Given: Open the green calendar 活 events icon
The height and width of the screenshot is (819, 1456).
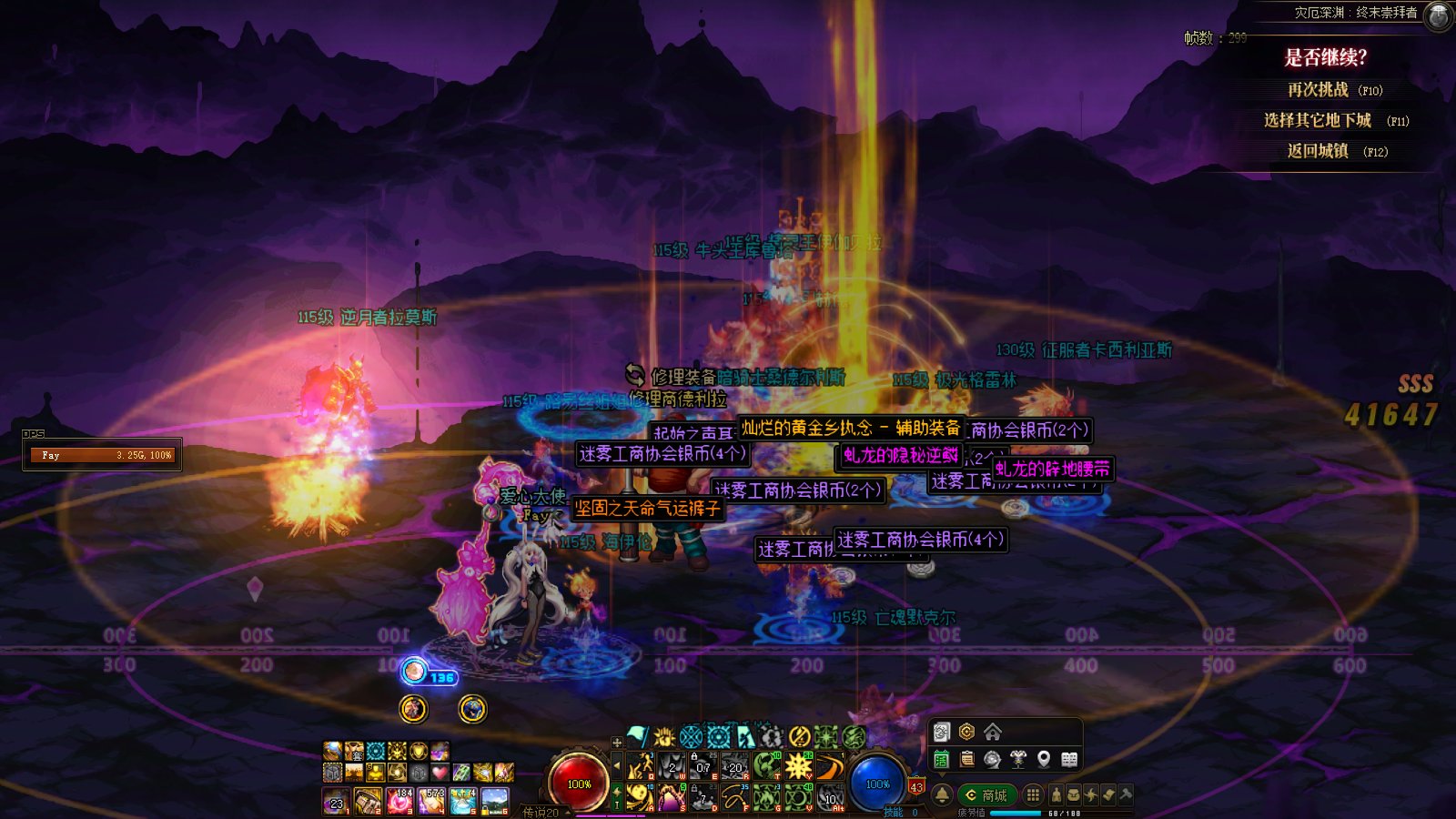Looking at the screenshot, I should (942, 759).
